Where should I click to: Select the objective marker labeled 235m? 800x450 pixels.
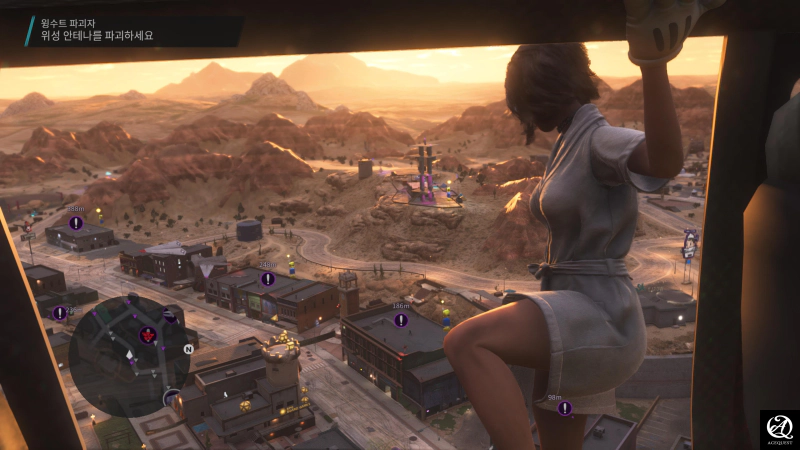[x=60, y=313]
